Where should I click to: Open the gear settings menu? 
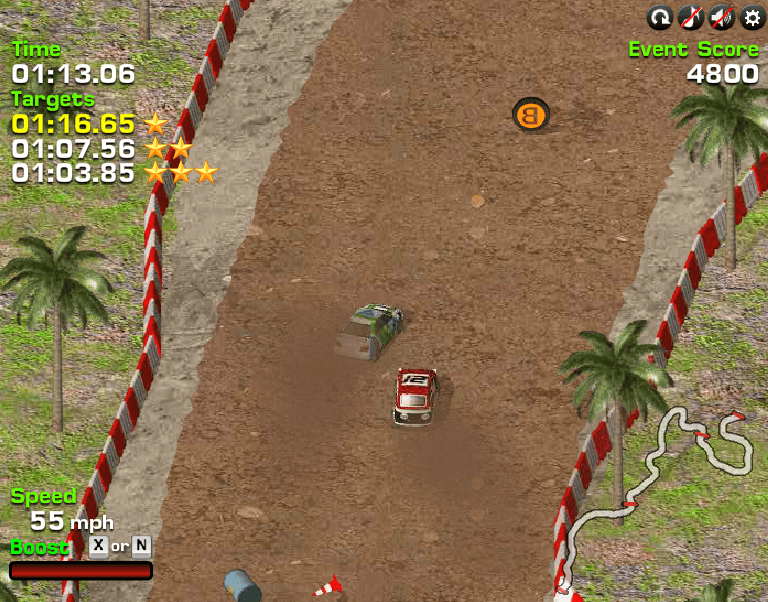(751, 17)
